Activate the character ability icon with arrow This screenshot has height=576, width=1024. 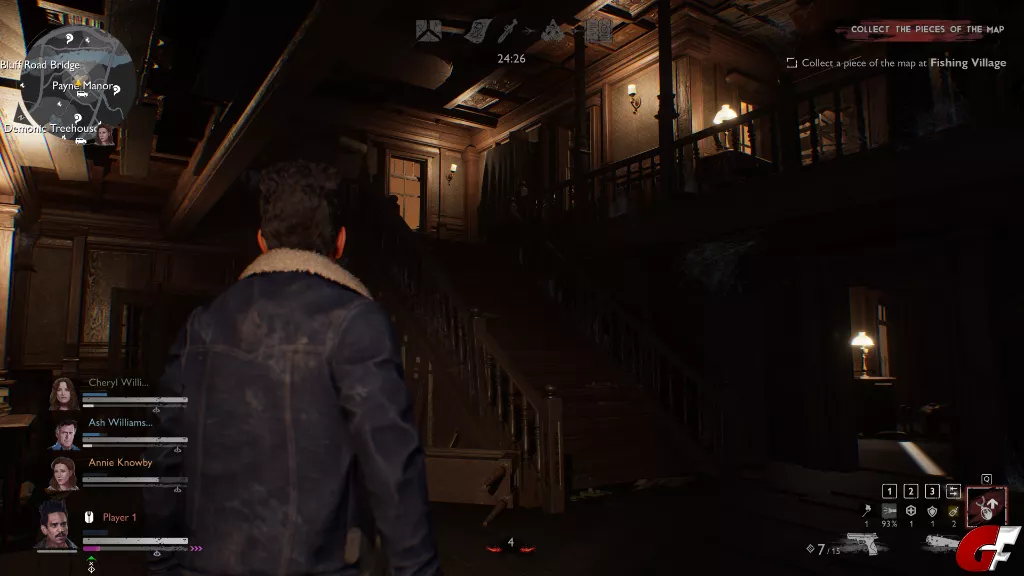point(987,506)
